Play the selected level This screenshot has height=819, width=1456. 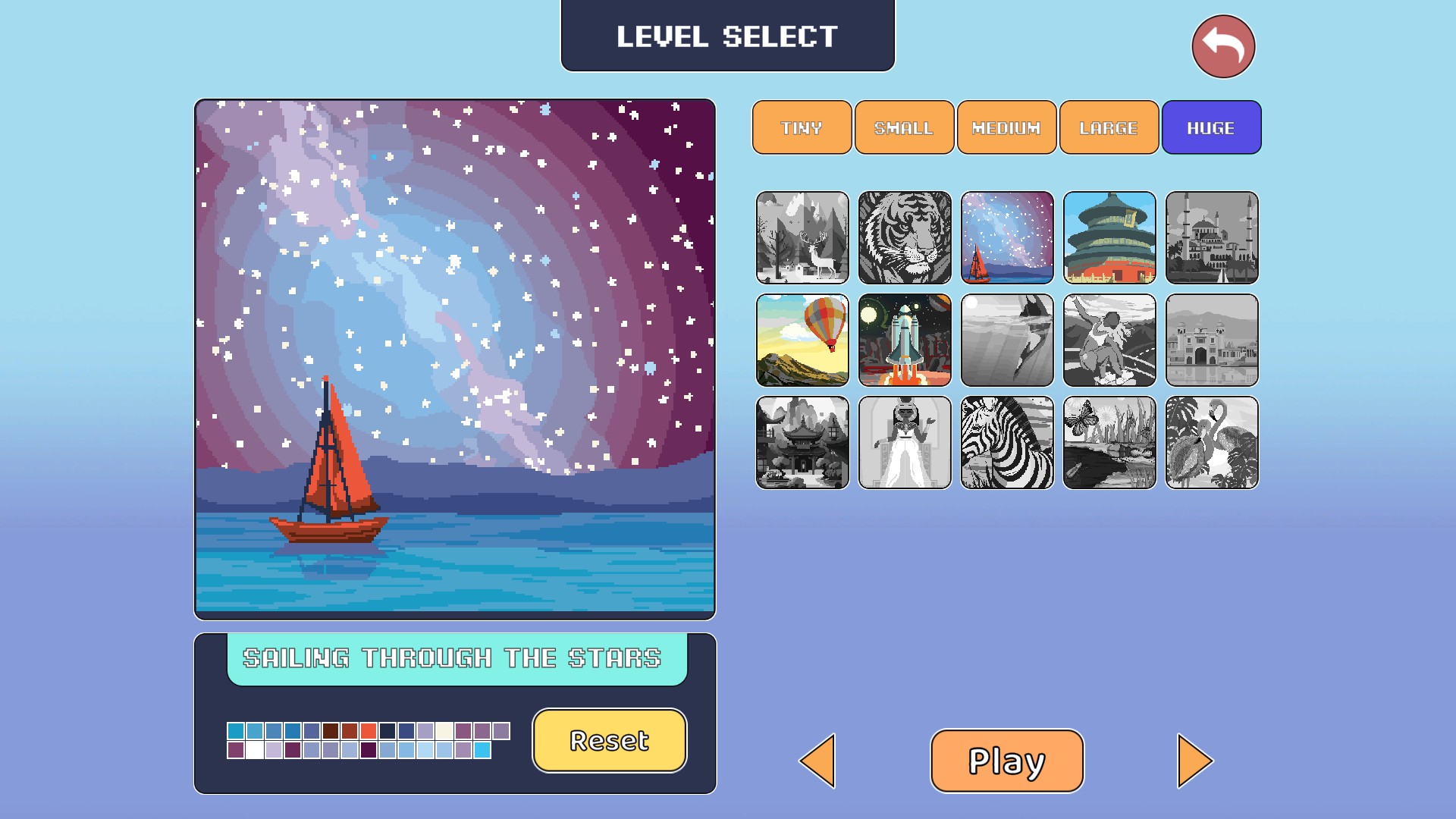[x=1007, y=761]
